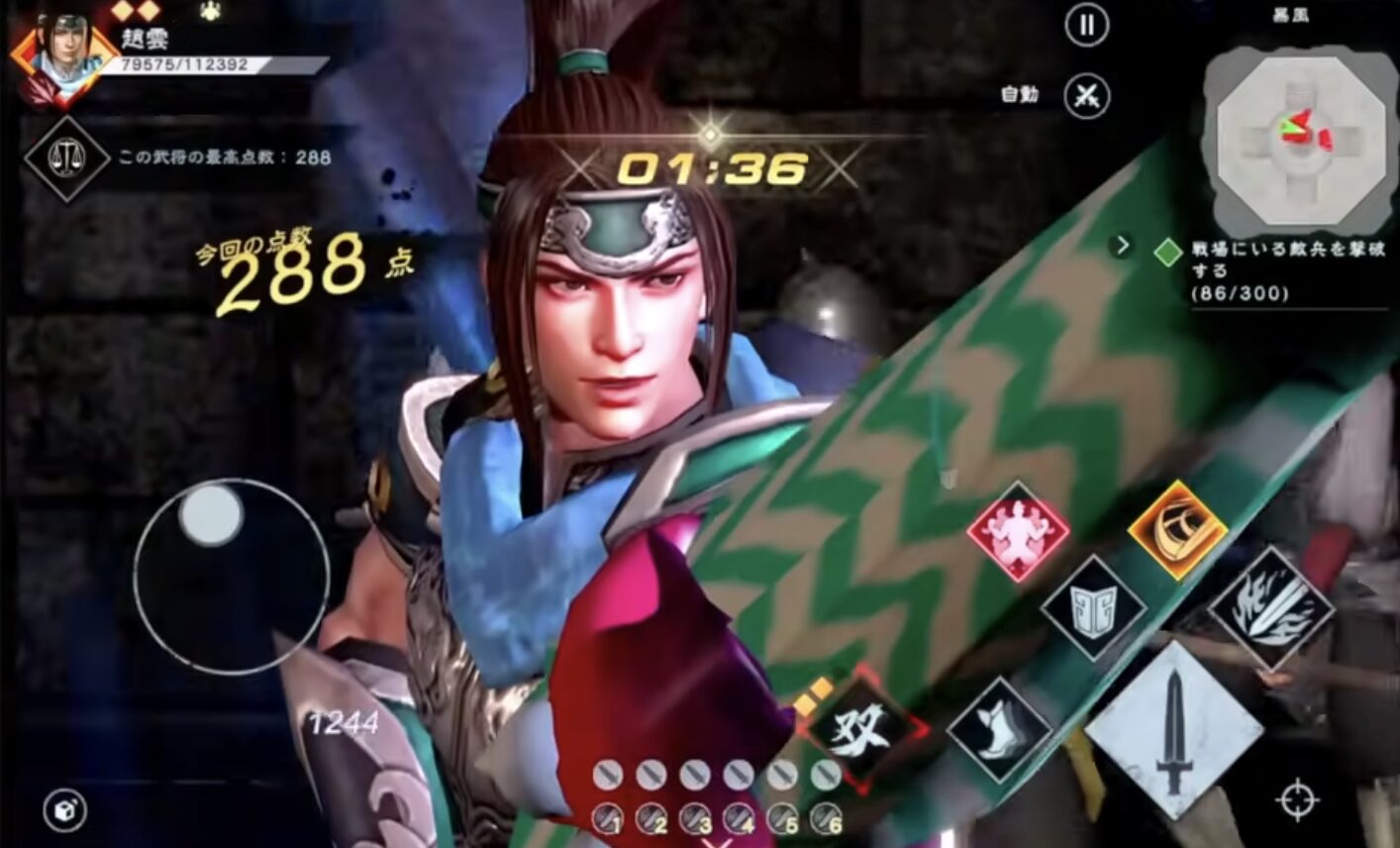Activate the flaming slash skill
The image size is (1400, 848).
(1271, 607)
